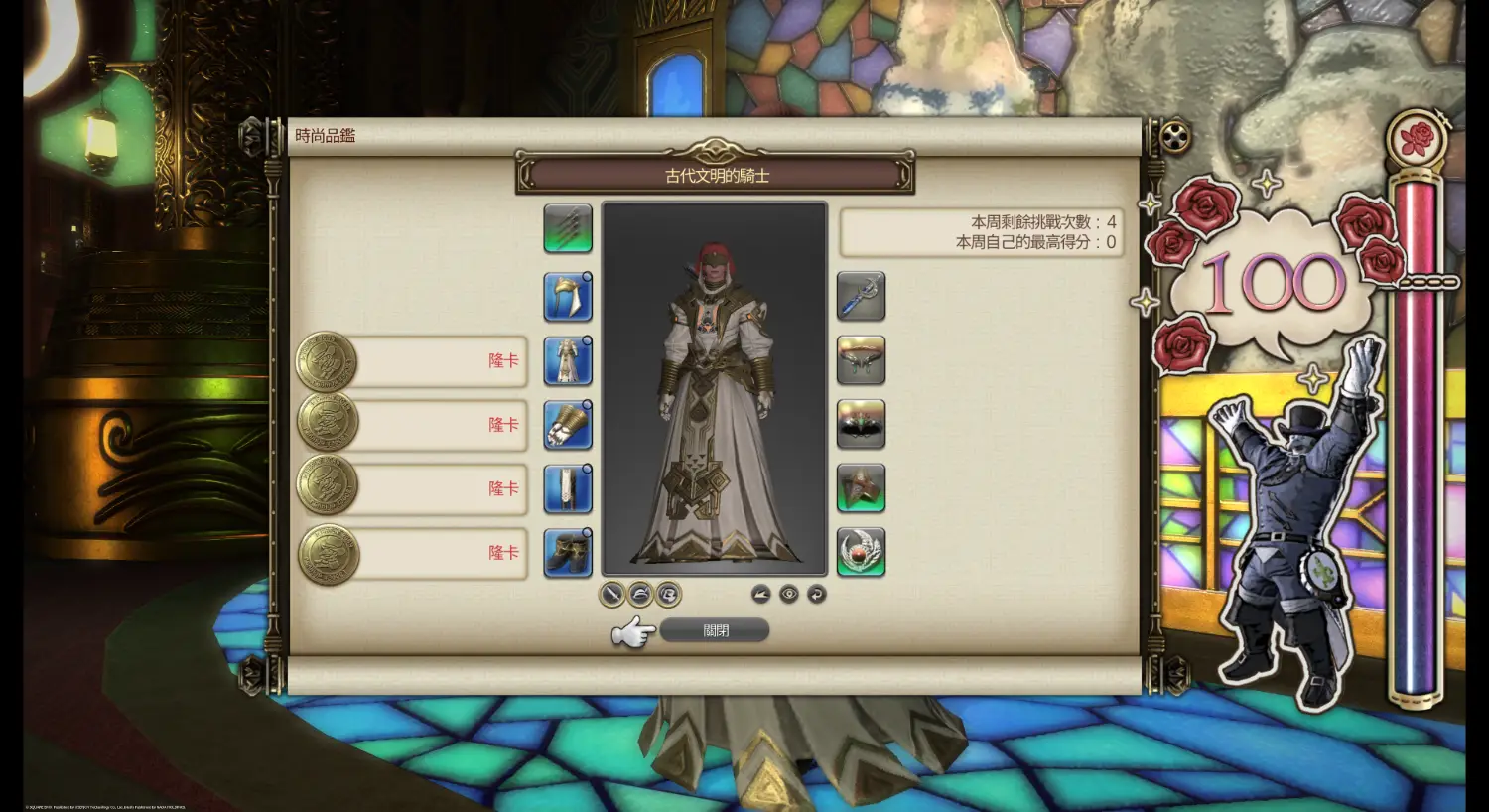The image size is (1489, 812).
Task: Select the blue staff off-hand slot
Action: pos(861,297)
